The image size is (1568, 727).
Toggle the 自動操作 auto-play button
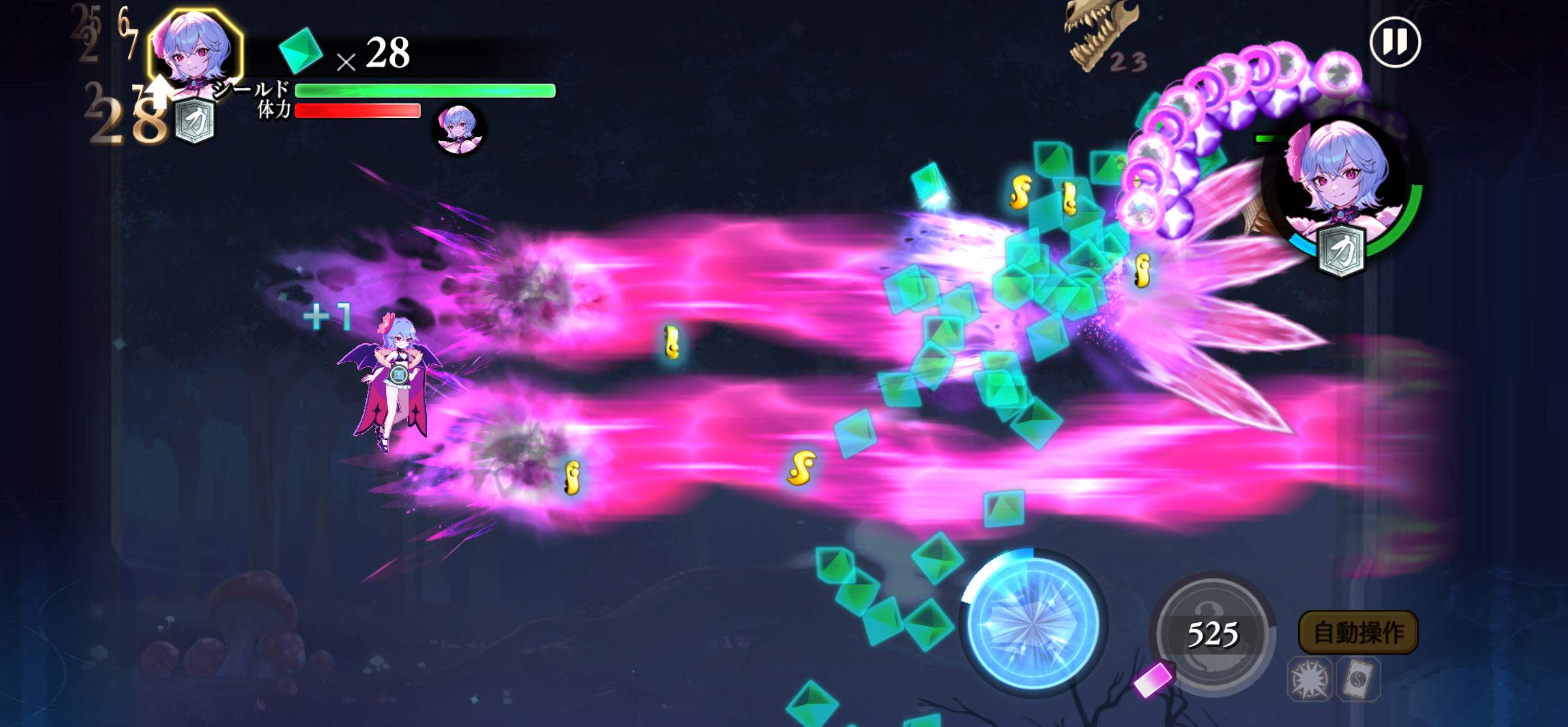point(1358,633)
